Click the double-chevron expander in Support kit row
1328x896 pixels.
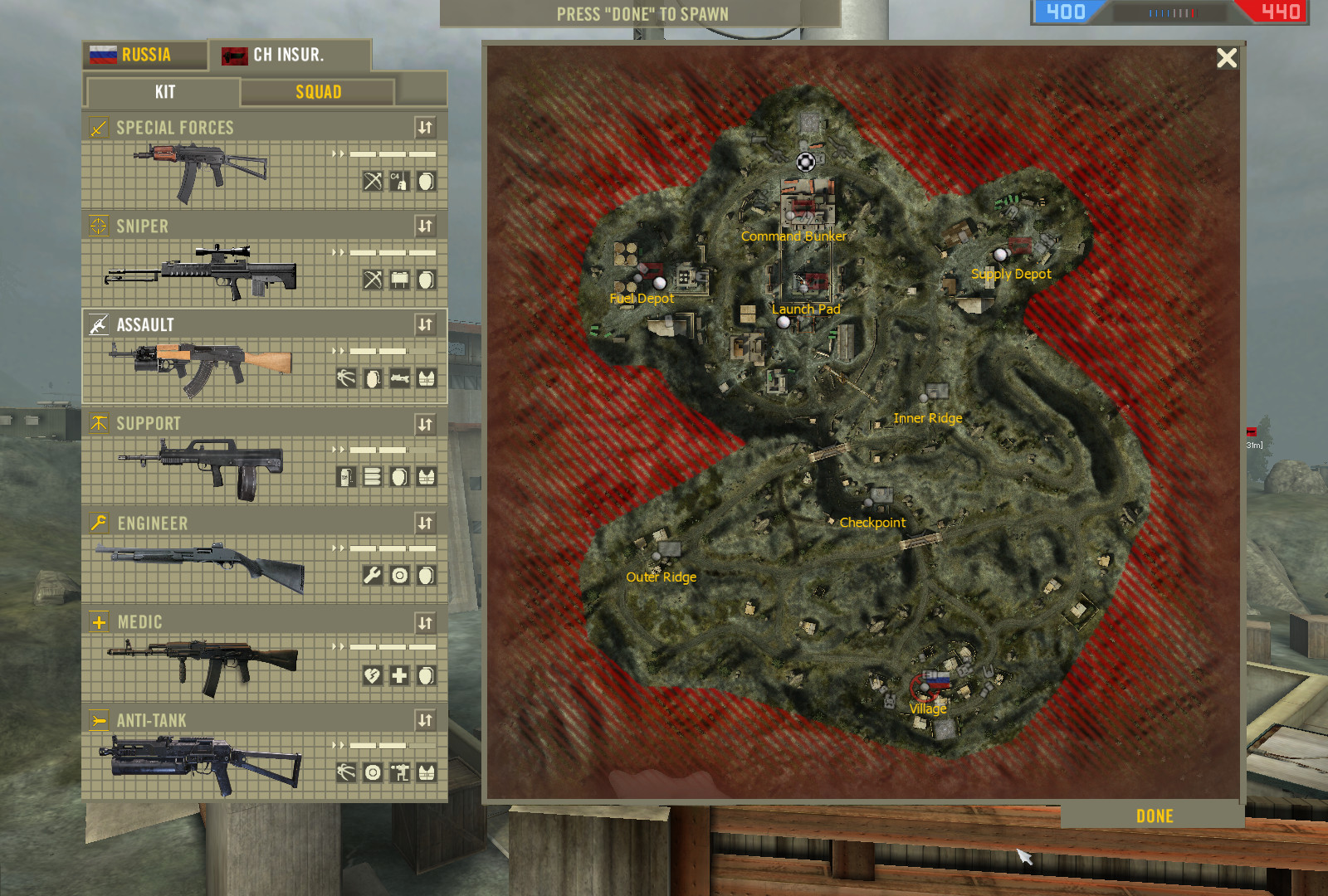click(x=339, y=450)
